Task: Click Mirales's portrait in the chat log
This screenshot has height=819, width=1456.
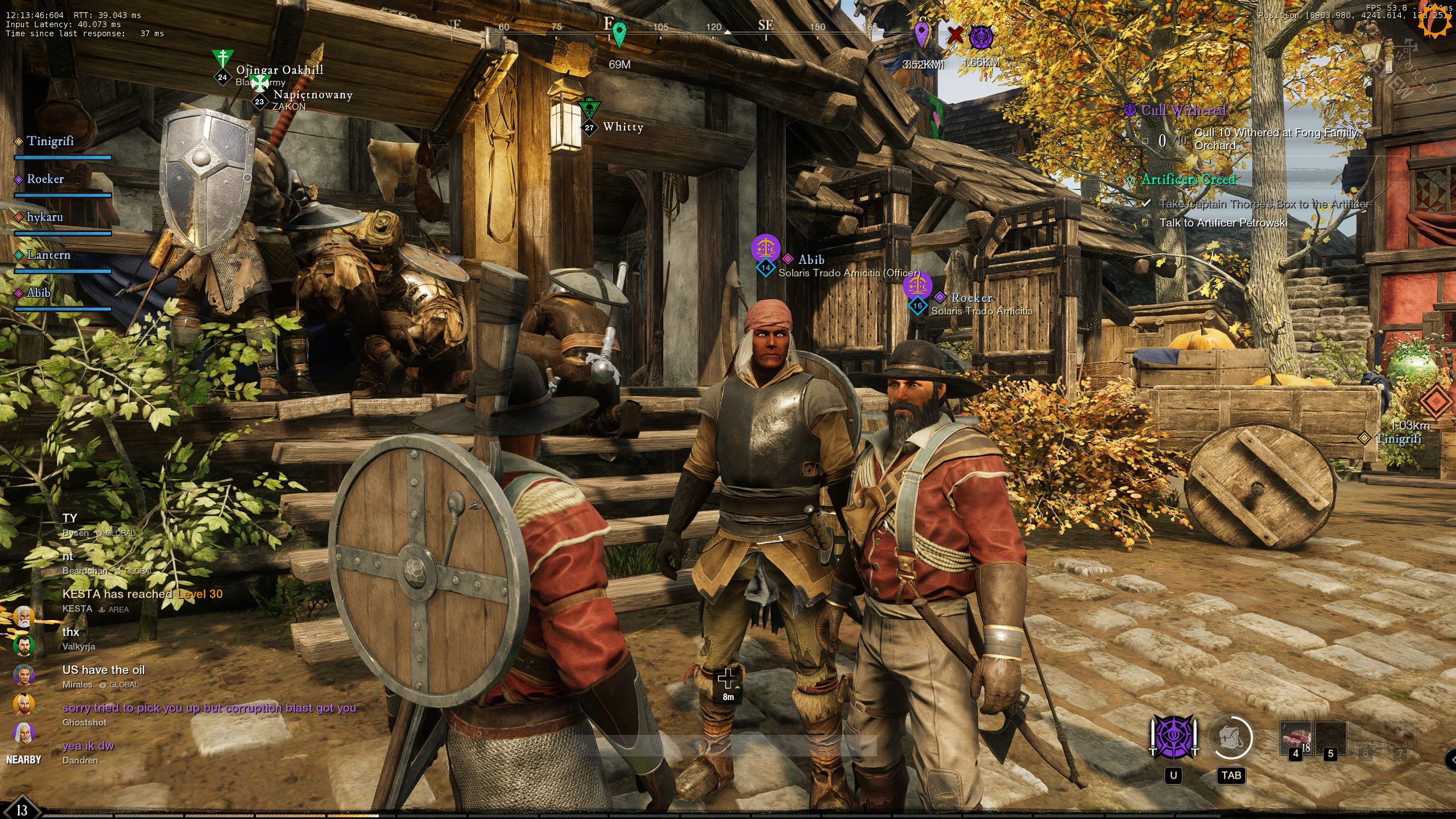Action: click(x=23, y=675)
